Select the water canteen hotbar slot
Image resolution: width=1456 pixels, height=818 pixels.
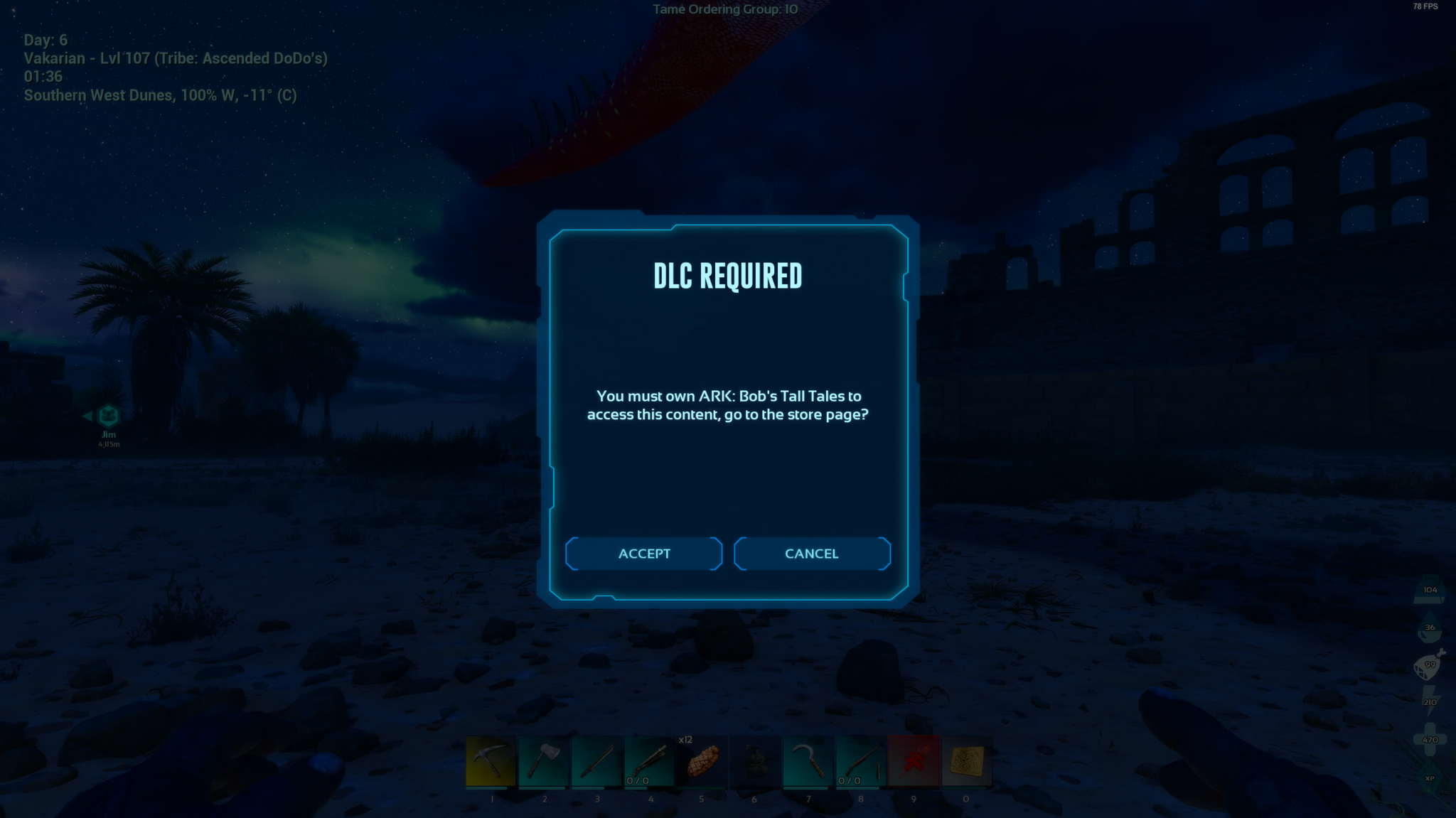coord(755,762)
